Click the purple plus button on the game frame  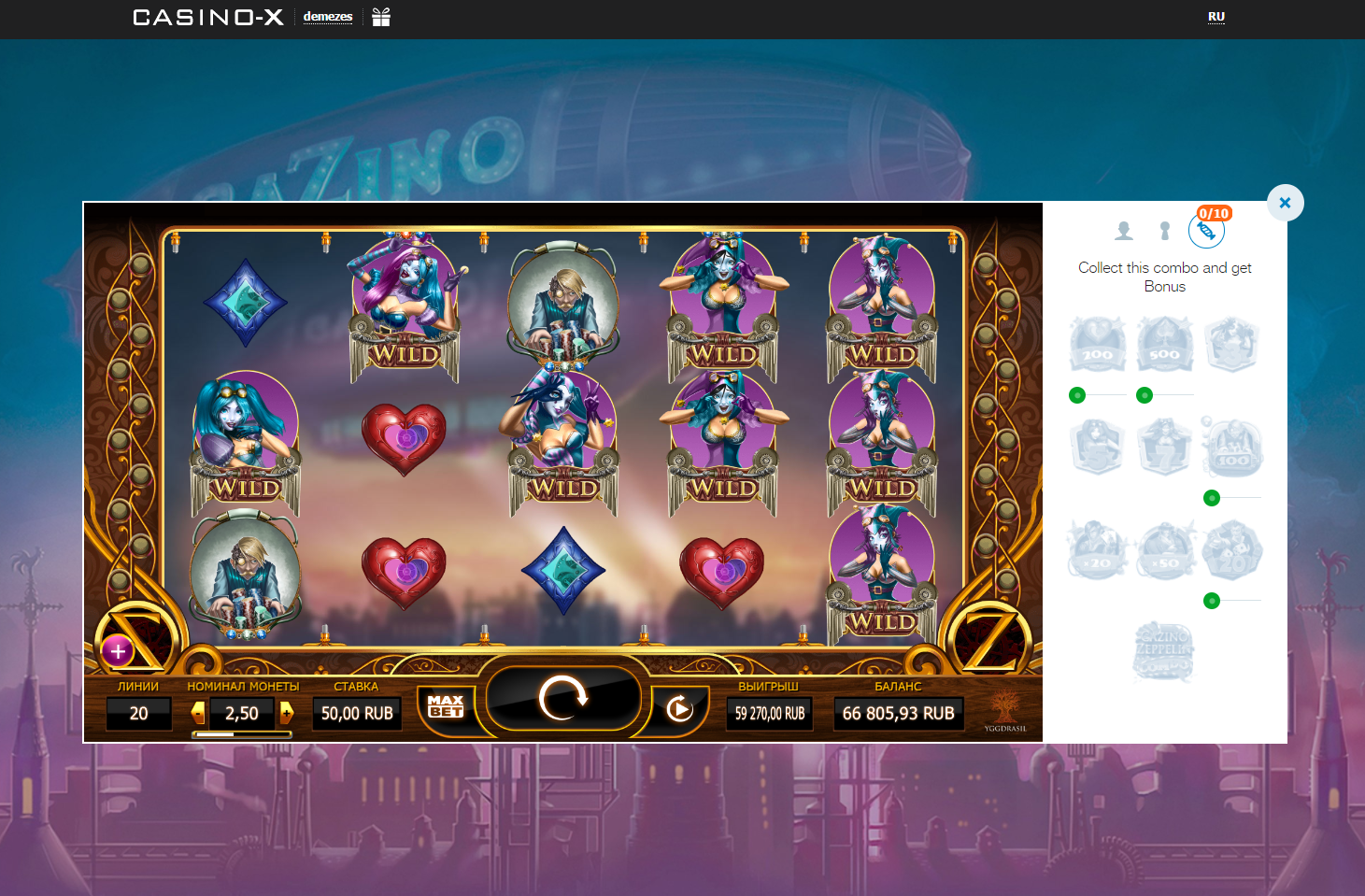[x=118, y=650]
